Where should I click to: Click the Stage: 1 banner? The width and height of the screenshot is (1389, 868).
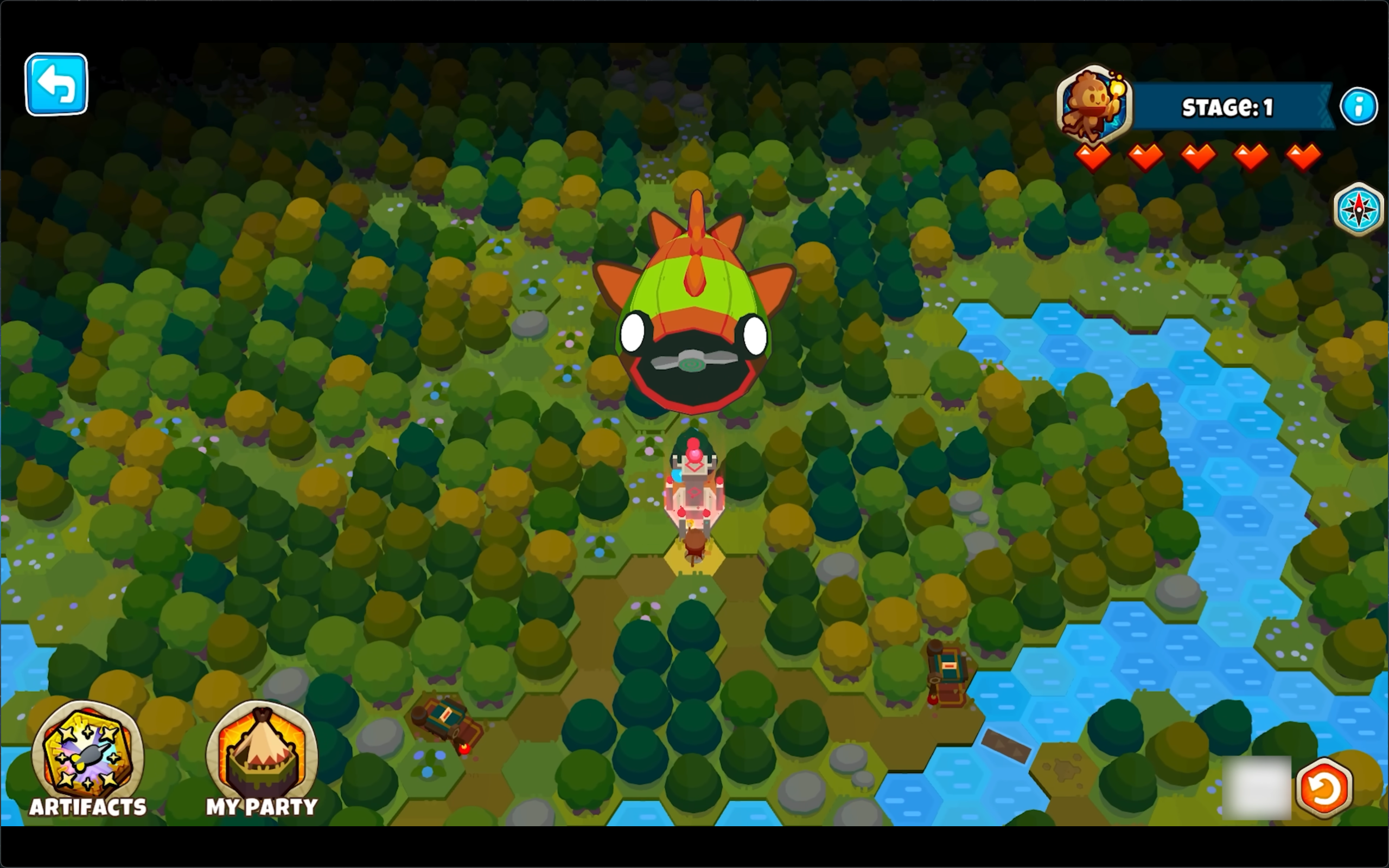[x=1228, y=107]
